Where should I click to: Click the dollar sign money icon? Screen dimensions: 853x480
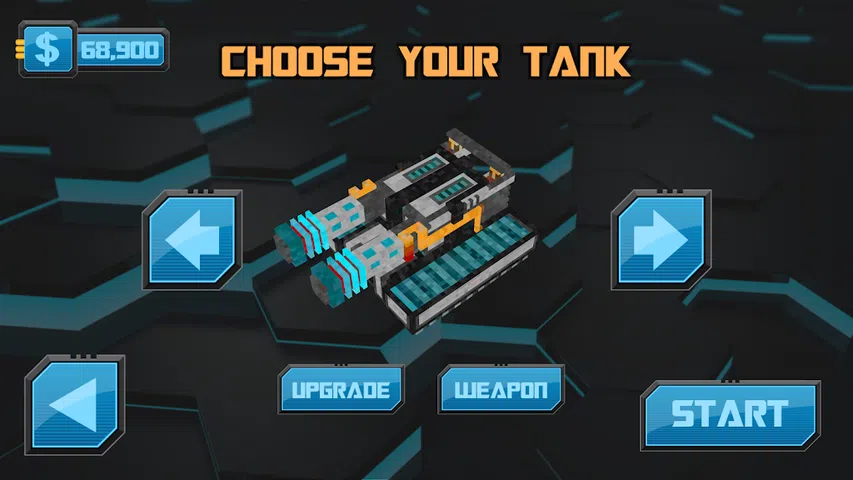[47, 50]
